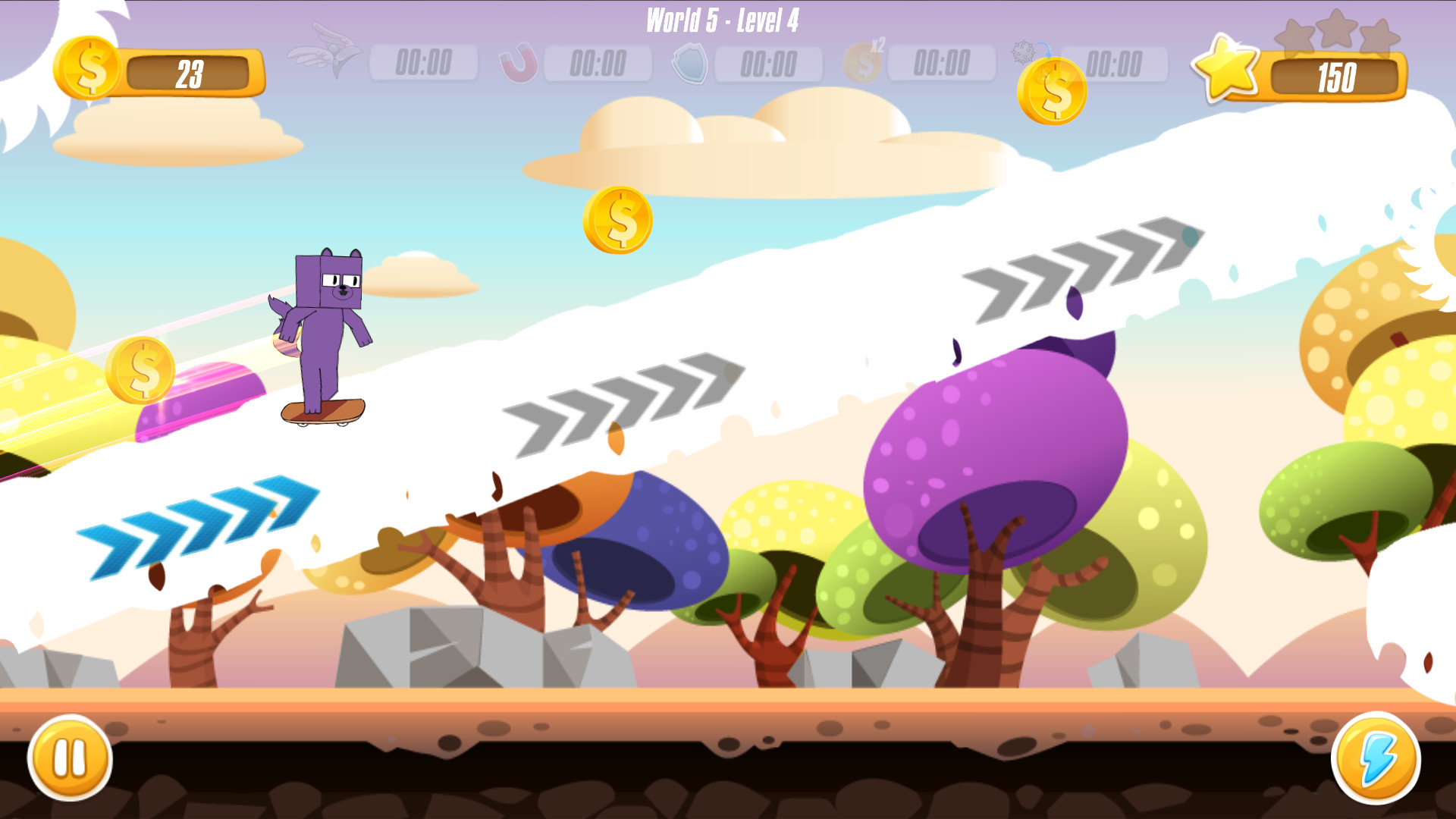
Task: Click the shield timer showing 00:00
Action: tap(770, 64)
